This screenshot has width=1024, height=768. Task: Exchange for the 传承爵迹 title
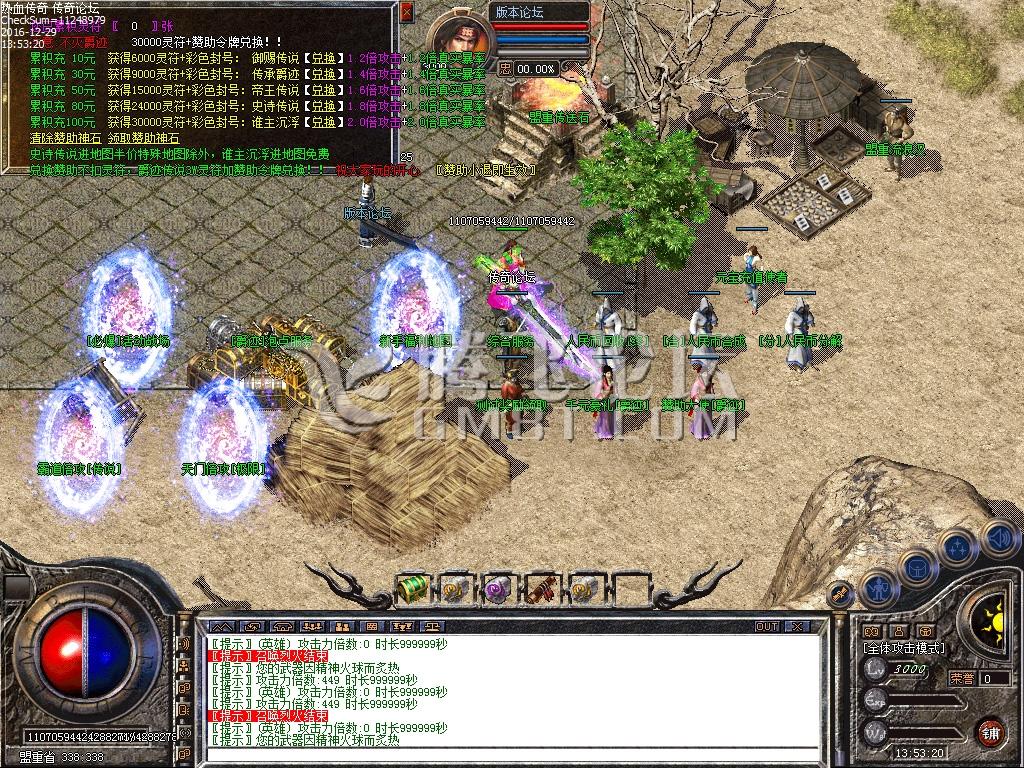tap(322, 74)
